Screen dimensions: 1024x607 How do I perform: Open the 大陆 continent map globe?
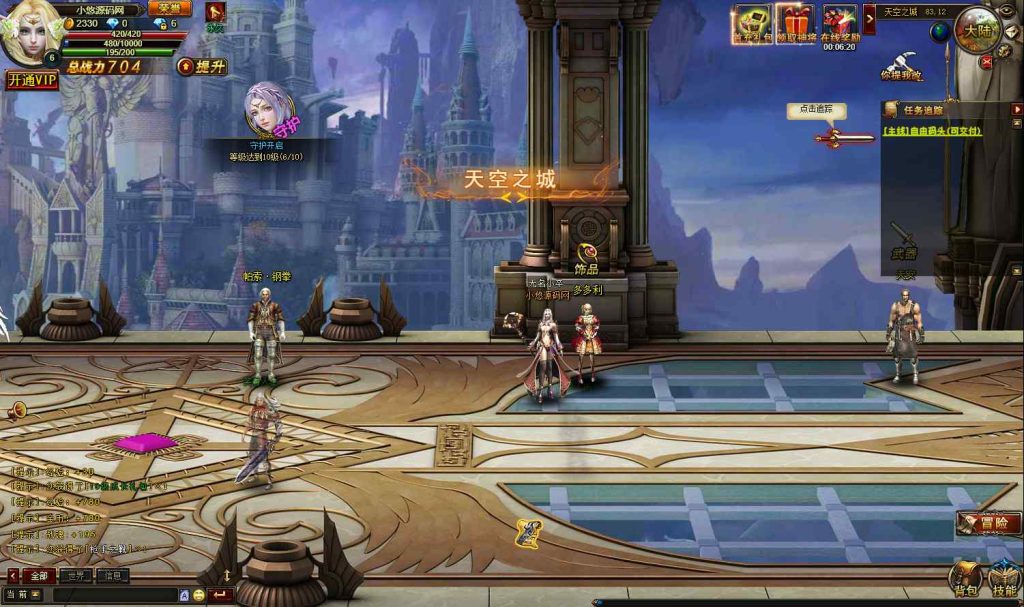point(976,29)
